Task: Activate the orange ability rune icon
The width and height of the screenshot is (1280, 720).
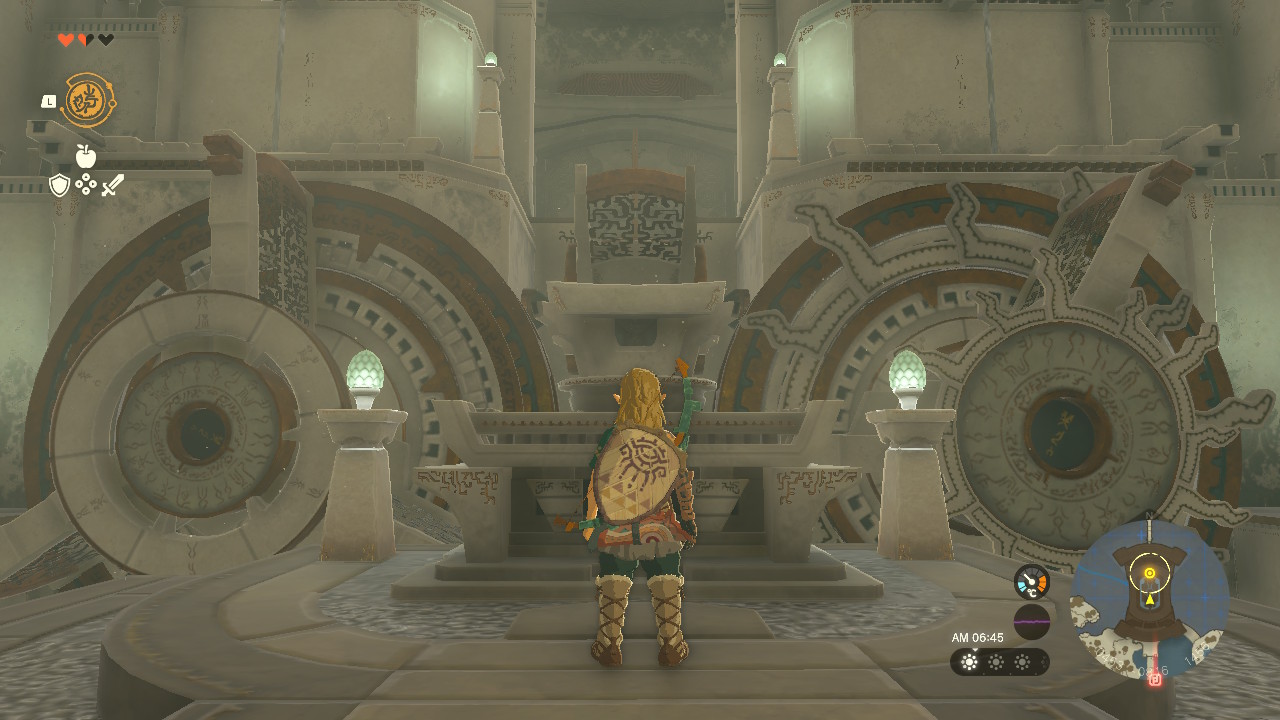Action: point(88,100)
